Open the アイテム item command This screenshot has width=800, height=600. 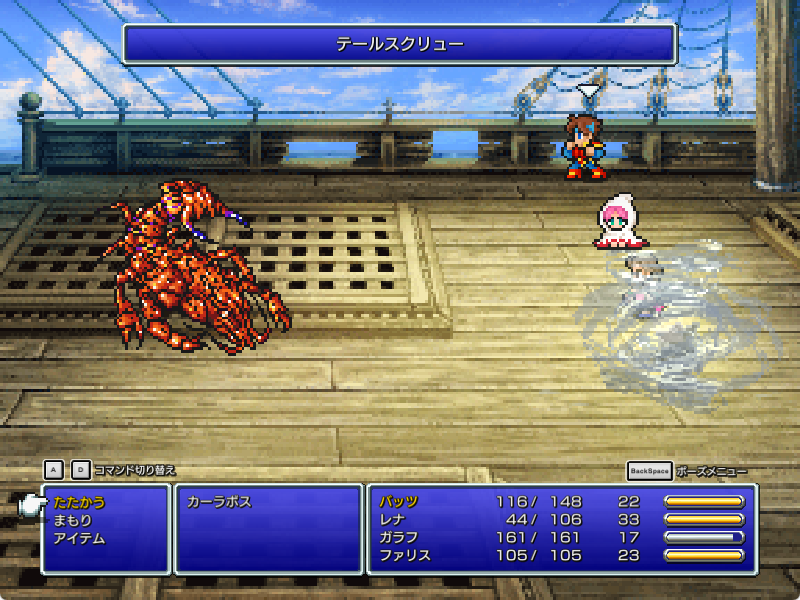(80, 538)
